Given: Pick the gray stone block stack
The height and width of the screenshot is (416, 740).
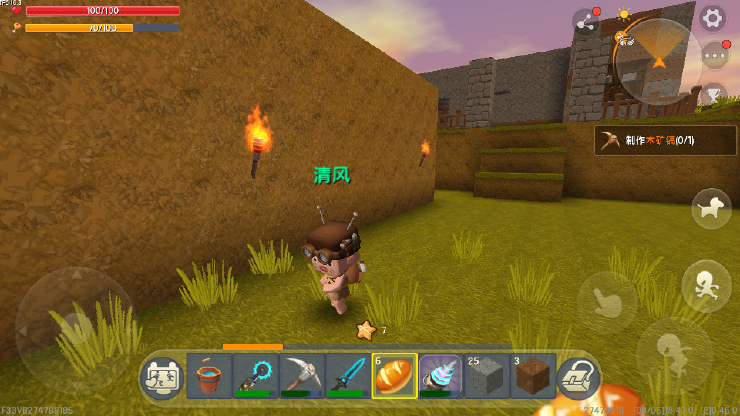Looking at the screenshot, I should click(487, 377).
